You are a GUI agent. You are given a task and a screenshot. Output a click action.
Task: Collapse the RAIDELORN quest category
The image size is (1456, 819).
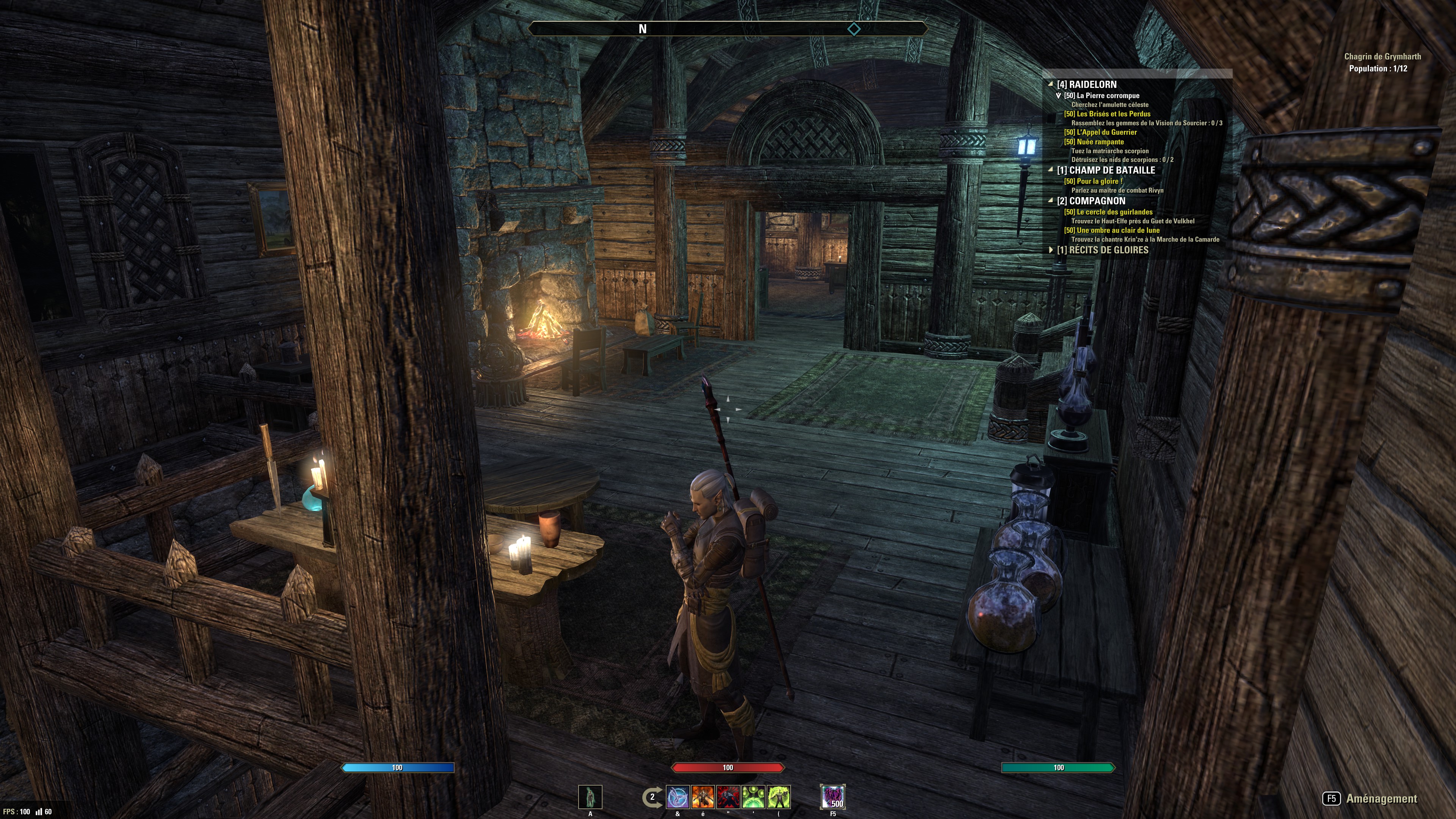(x=1051, y=84)
